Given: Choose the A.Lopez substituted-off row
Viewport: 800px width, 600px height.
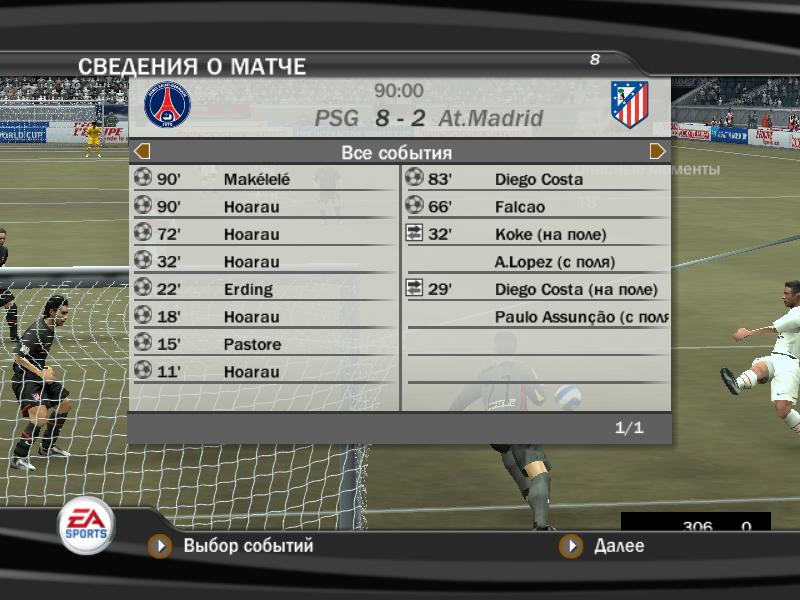Looking at the screenshot, I should (536, 262).
